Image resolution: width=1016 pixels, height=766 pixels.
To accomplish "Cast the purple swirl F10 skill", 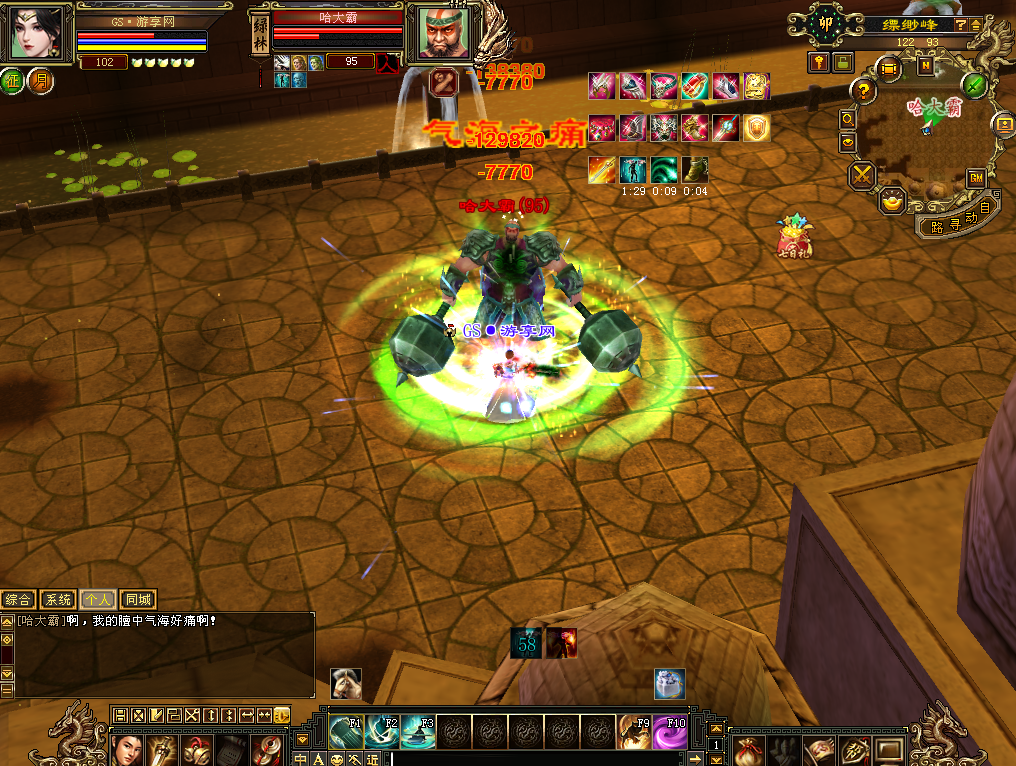I will pos(670,733).
